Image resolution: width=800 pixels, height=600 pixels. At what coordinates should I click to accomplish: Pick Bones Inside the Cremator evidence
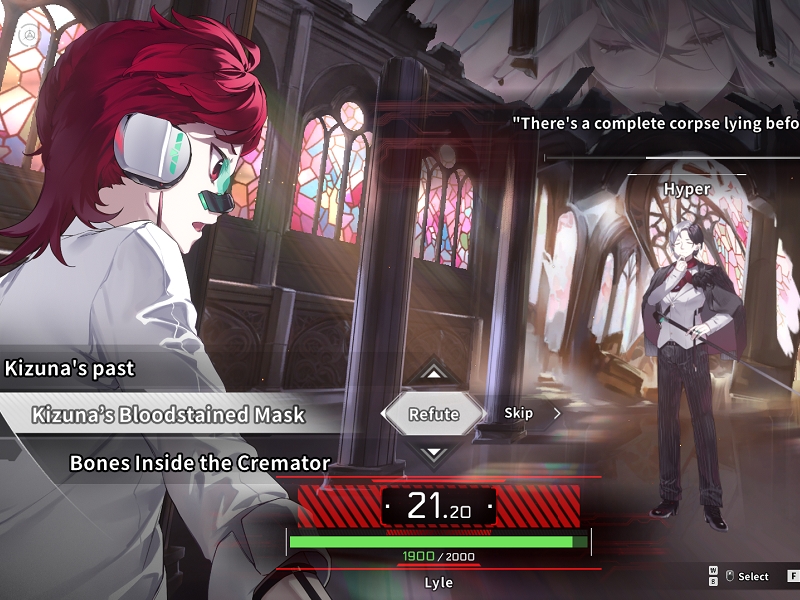[200, 463]
